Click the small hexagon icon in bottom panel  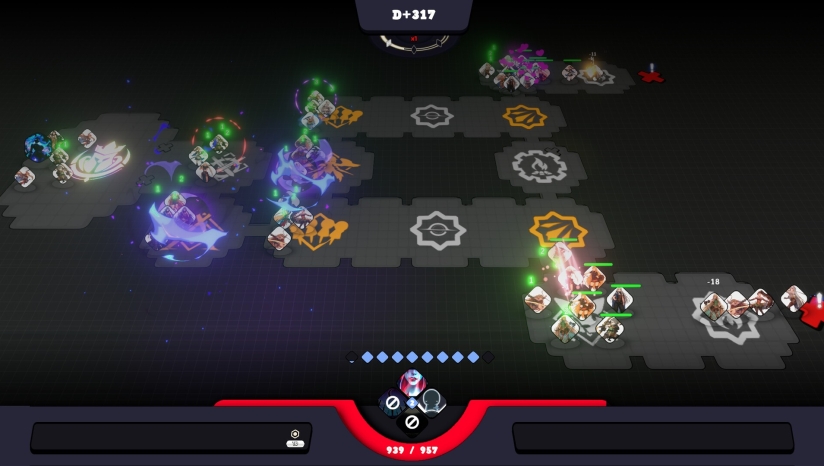click(295, 434)
